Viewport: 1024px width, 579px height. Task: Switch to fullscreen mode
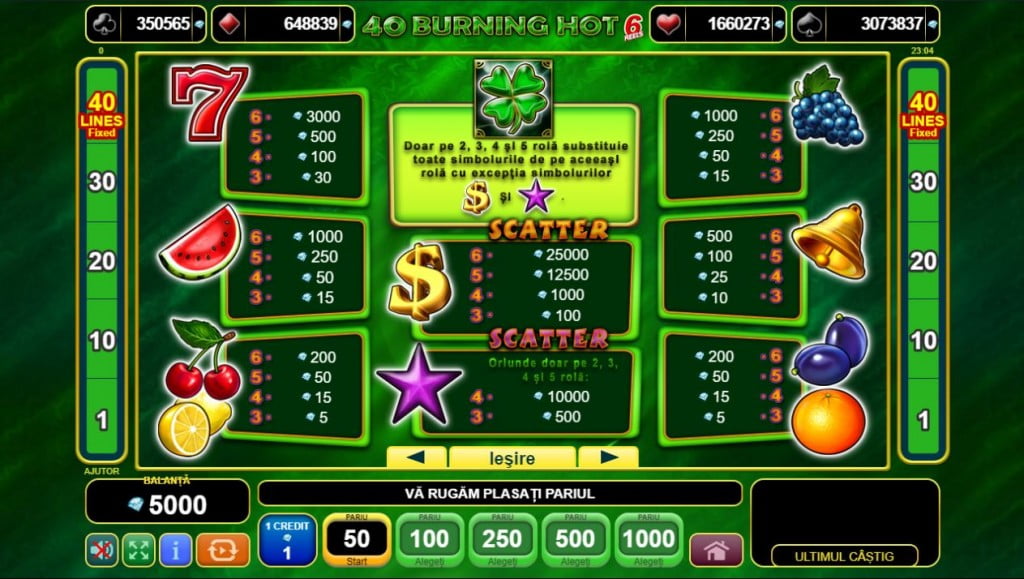coord(138,549)
